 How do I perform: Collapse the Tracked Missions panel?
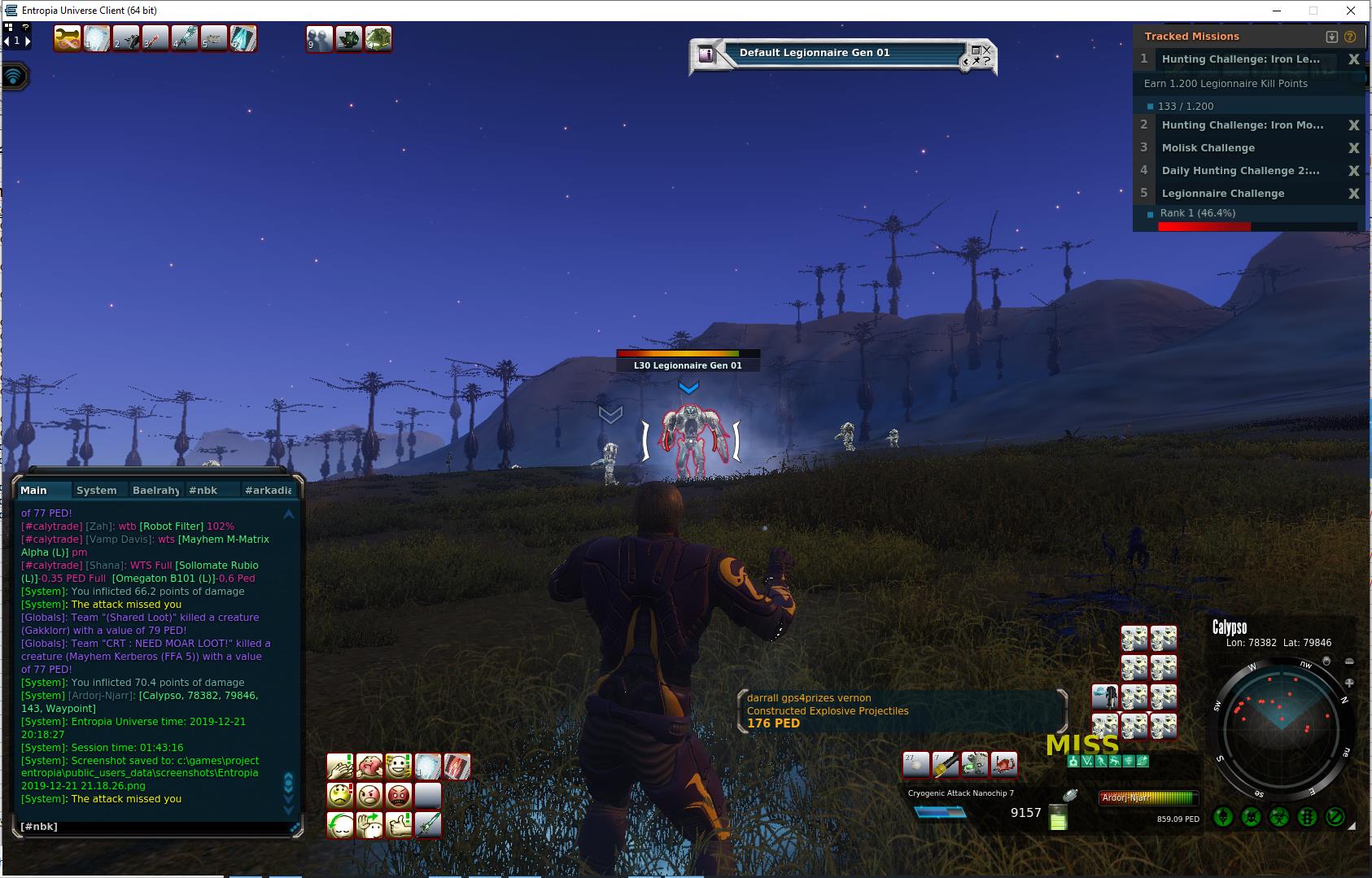(x=1331, y=37)
